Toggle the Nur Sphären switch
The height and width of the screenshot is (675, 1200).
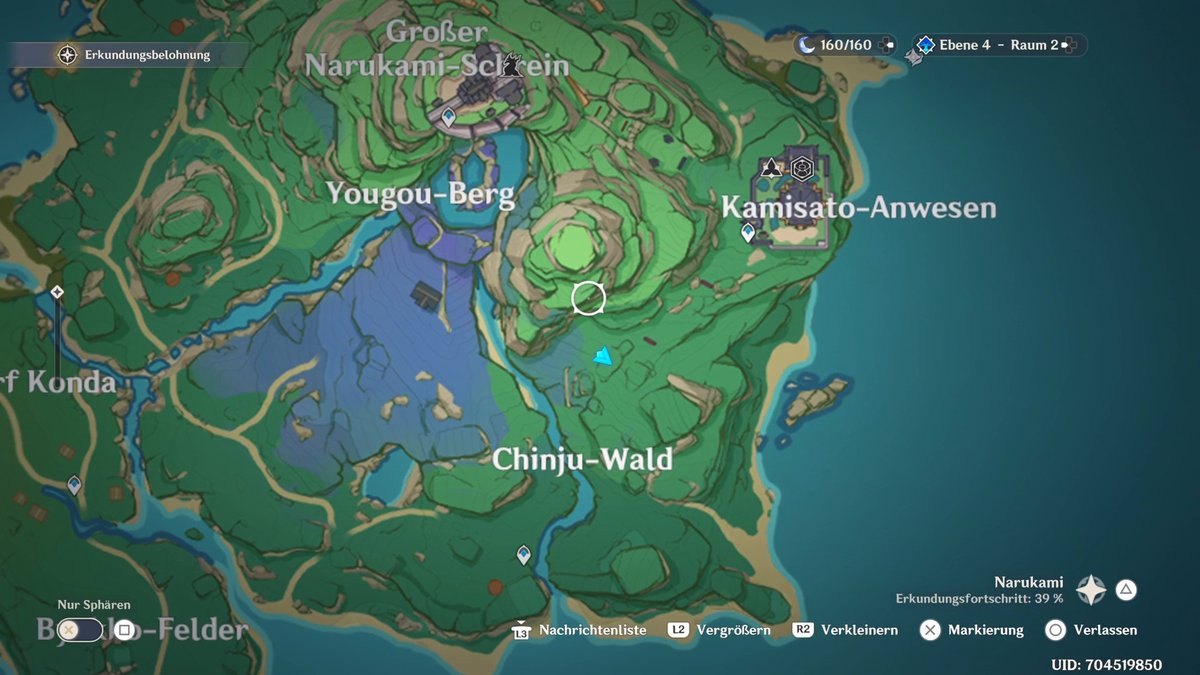(x=80, y=630)
